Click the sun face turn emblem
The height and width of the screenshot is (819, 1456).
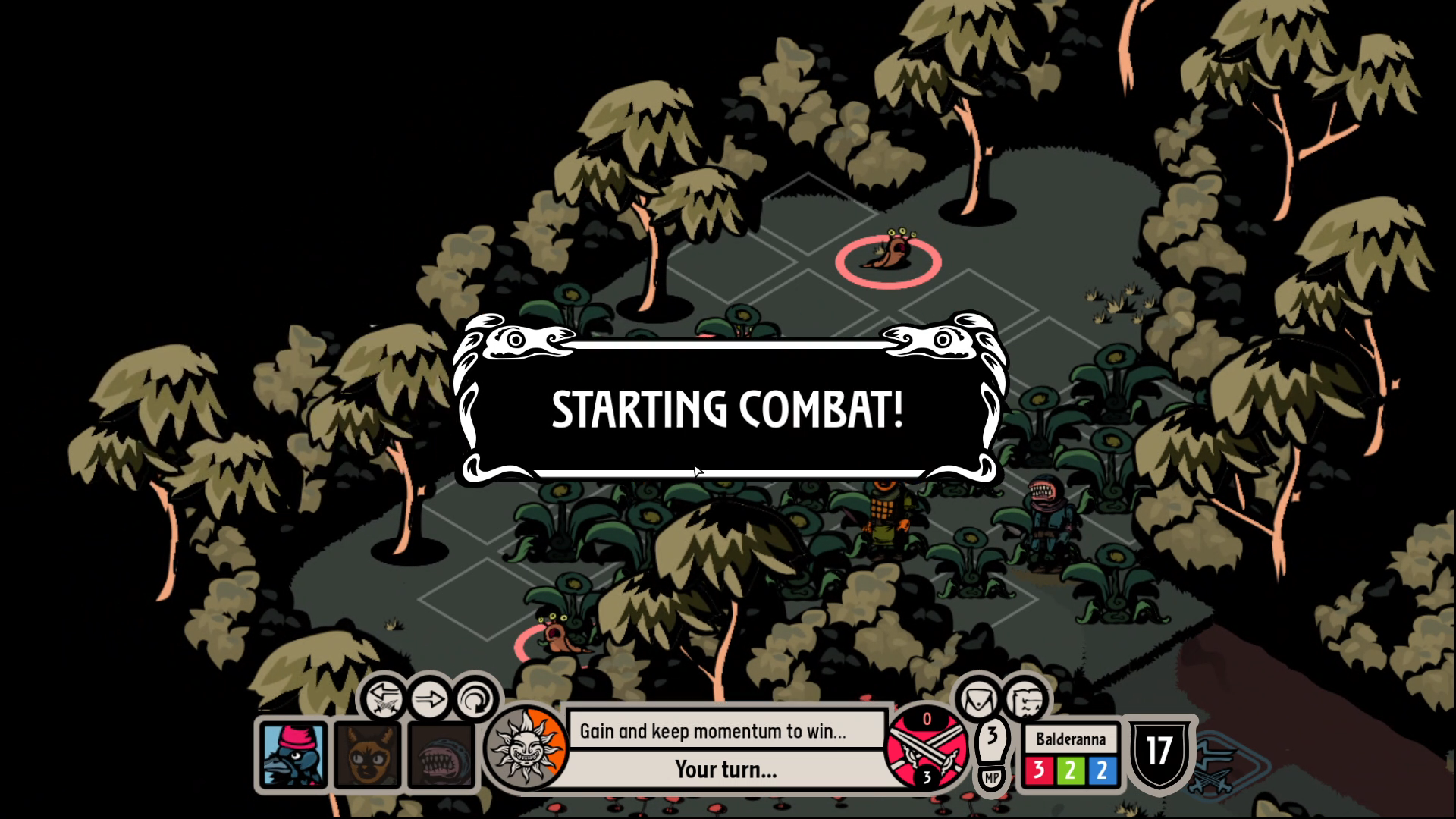pos(525,748)
